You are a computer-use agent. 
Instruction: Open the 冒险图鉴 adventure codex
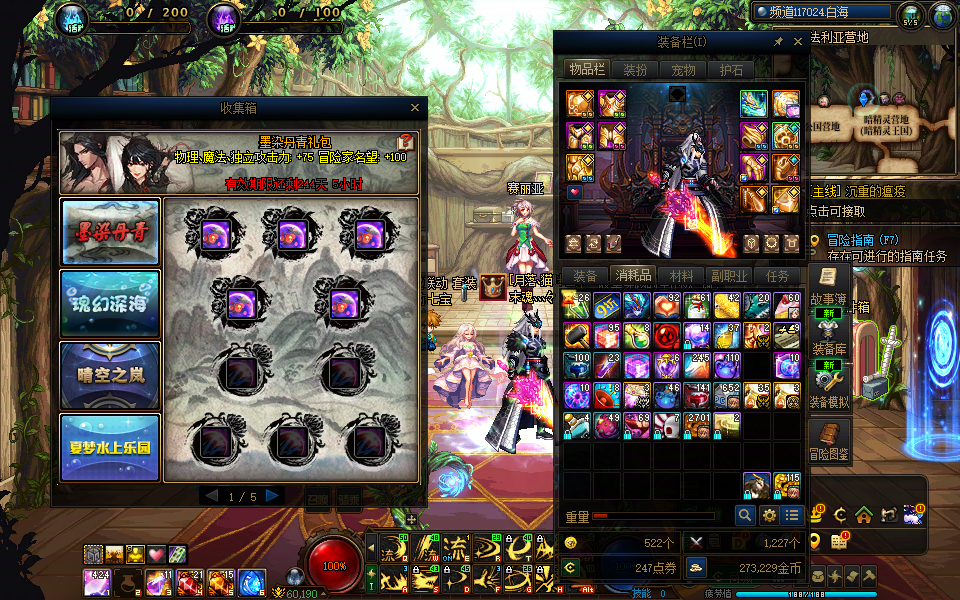(x=828, y=439)
